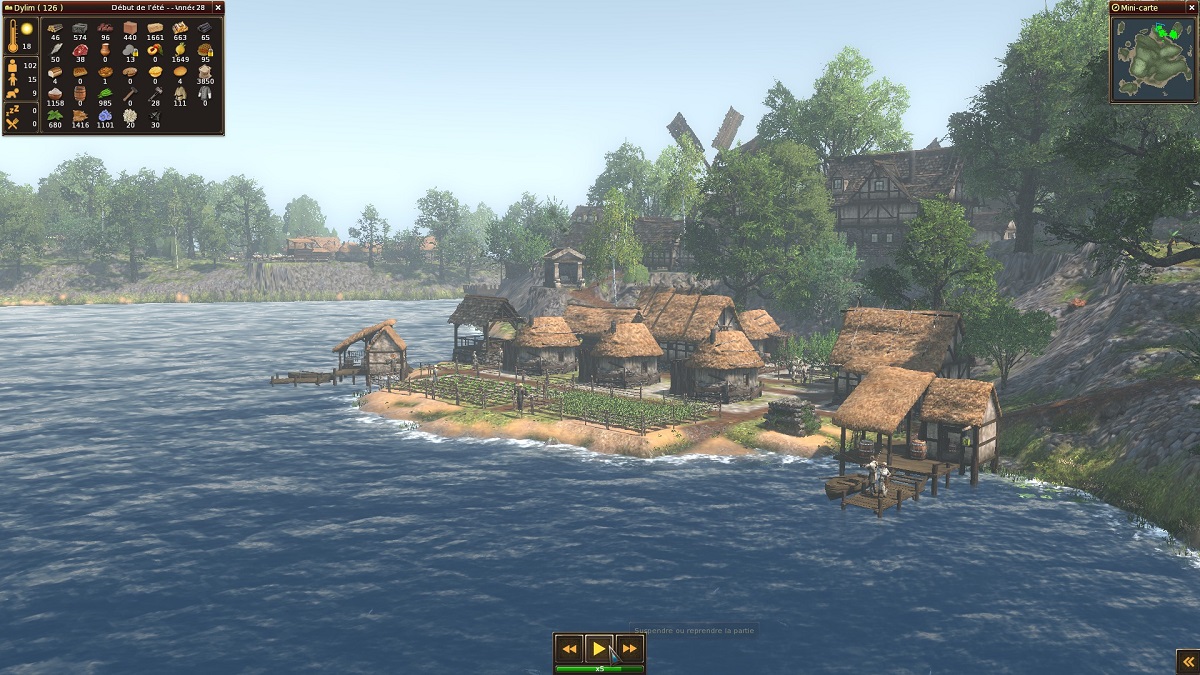The image size is (1200, 675).
Task: Choose the raw red meat resource icon
Action: pyautogui.click(x=80, y=49)
